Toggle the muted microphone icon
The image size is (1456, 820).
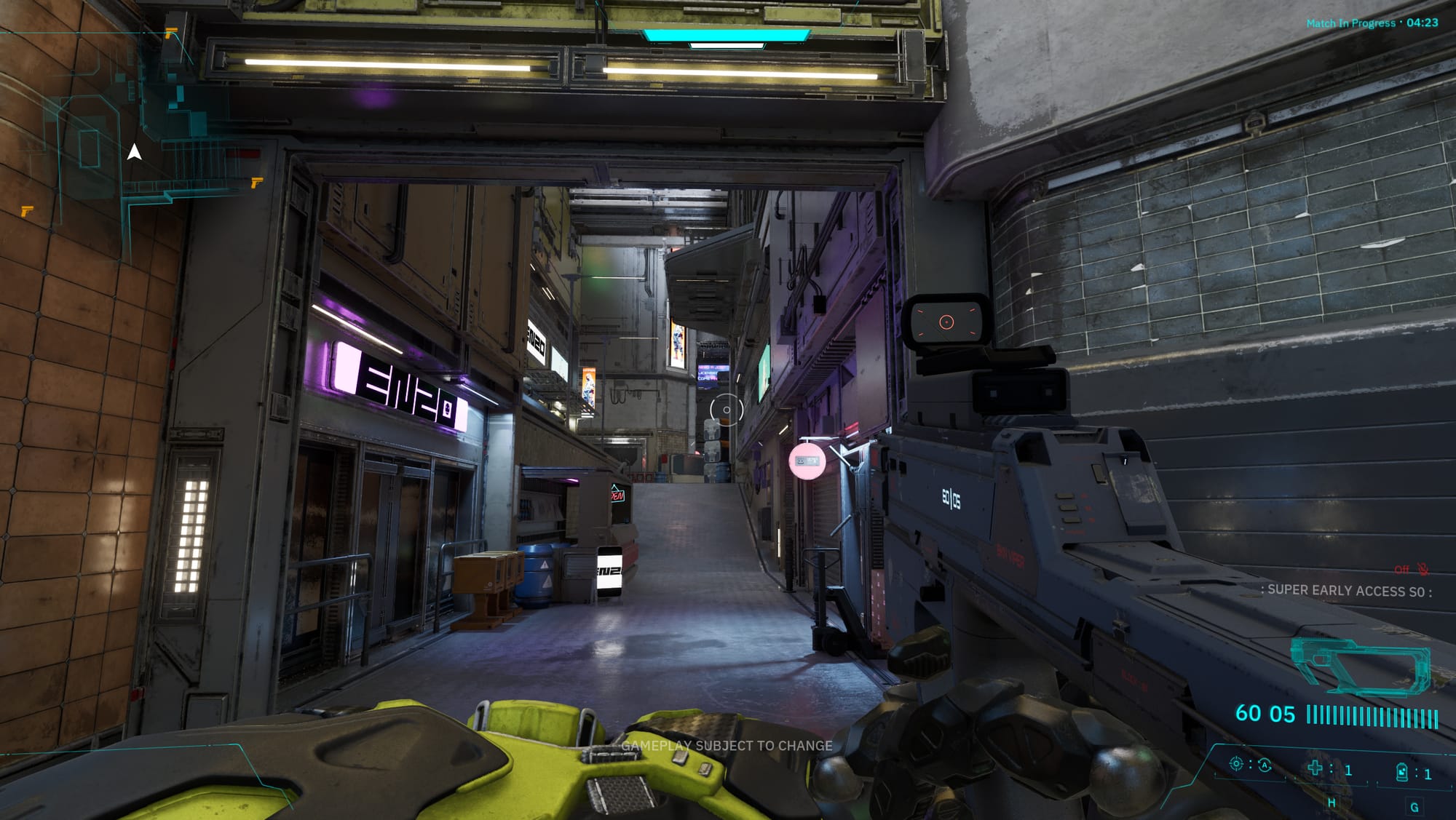(x=1423, y=570)
